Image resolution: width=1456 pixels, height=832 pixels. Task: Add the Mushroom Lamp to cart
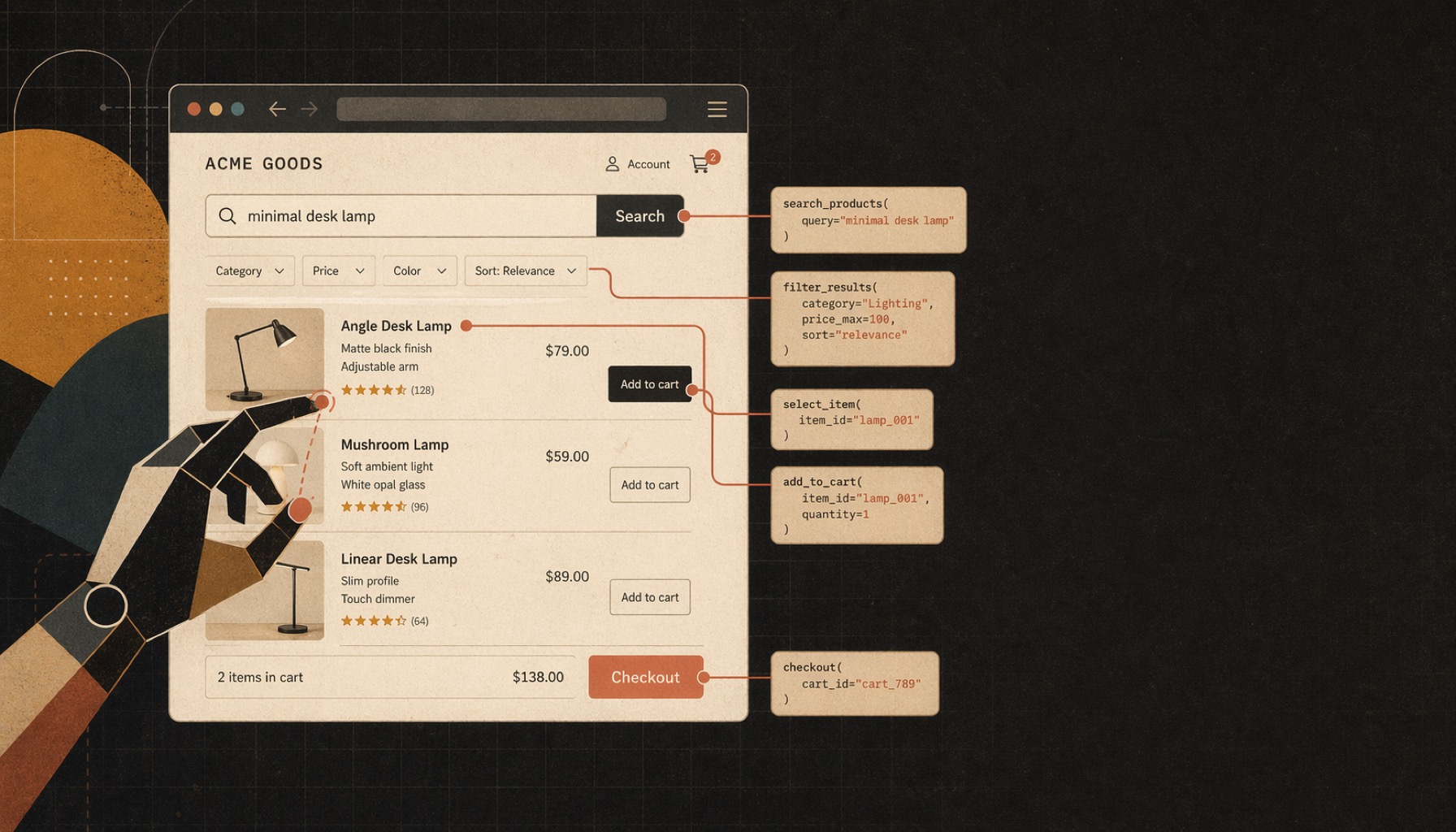649,485
